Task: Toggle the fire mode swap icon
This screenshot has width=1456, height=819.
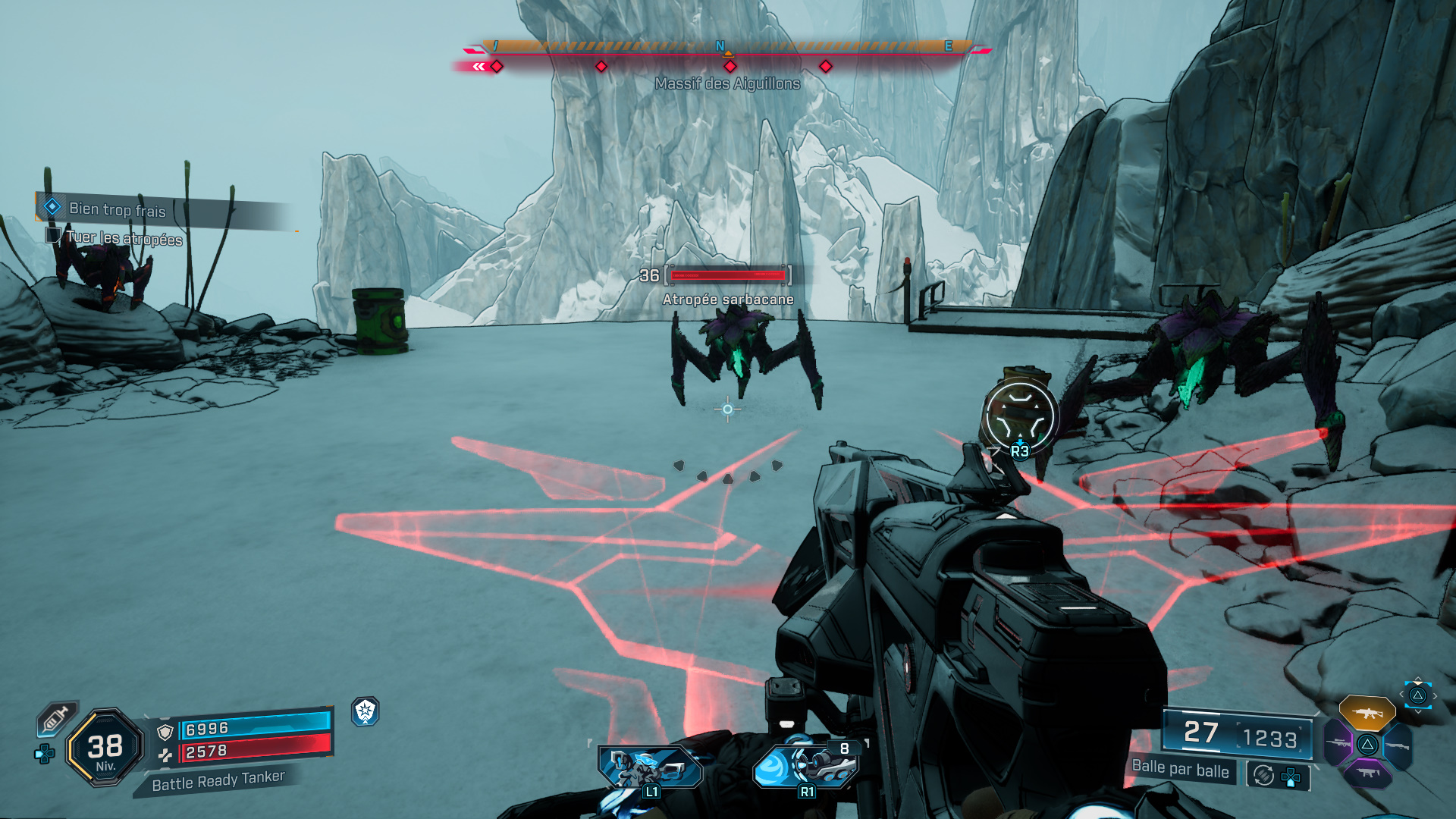Action: click(1263, 775)
